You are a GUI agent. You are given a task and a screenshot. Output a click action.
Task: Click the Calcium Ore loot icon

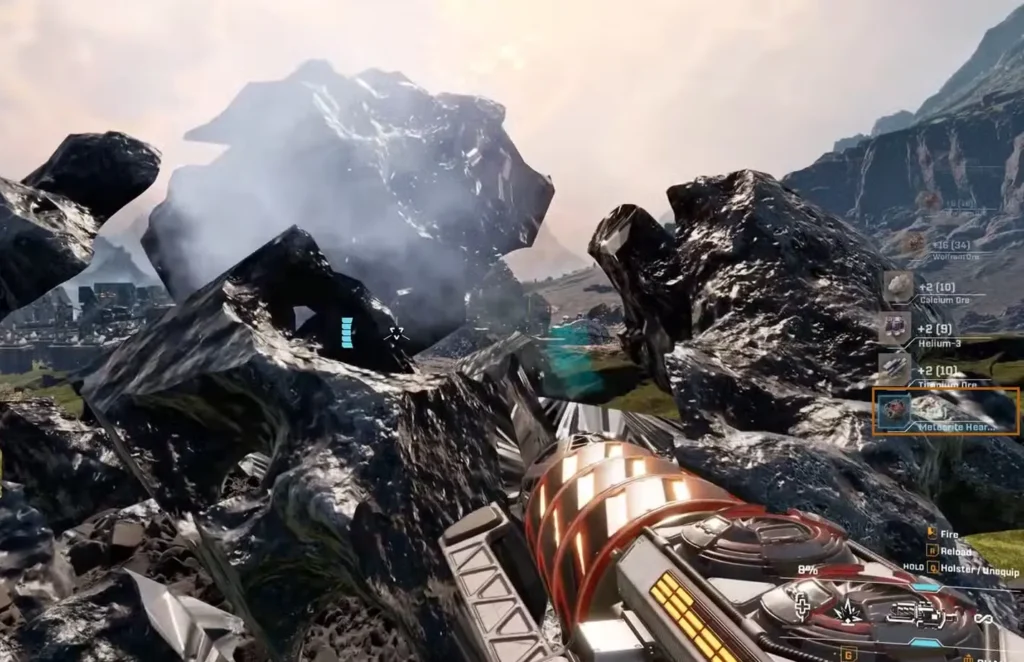897,287
